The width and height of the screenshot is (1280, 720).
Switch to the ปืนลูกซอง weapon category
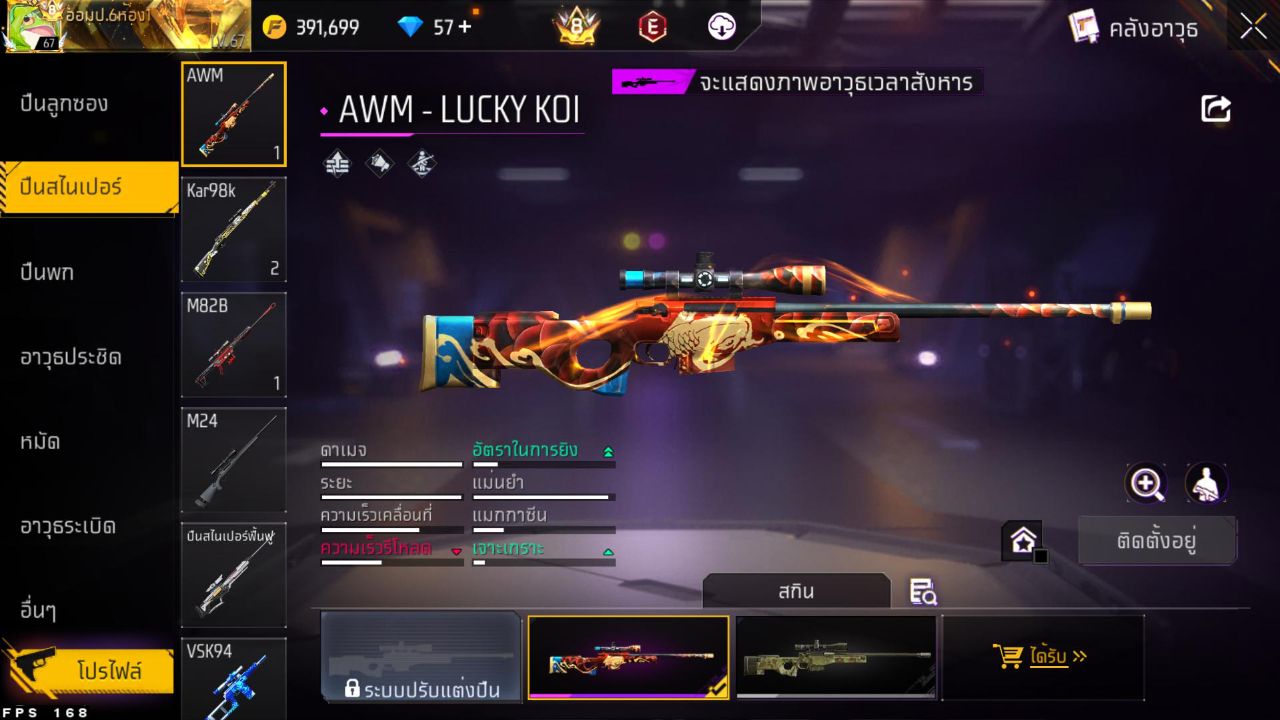tap(65, 101)
